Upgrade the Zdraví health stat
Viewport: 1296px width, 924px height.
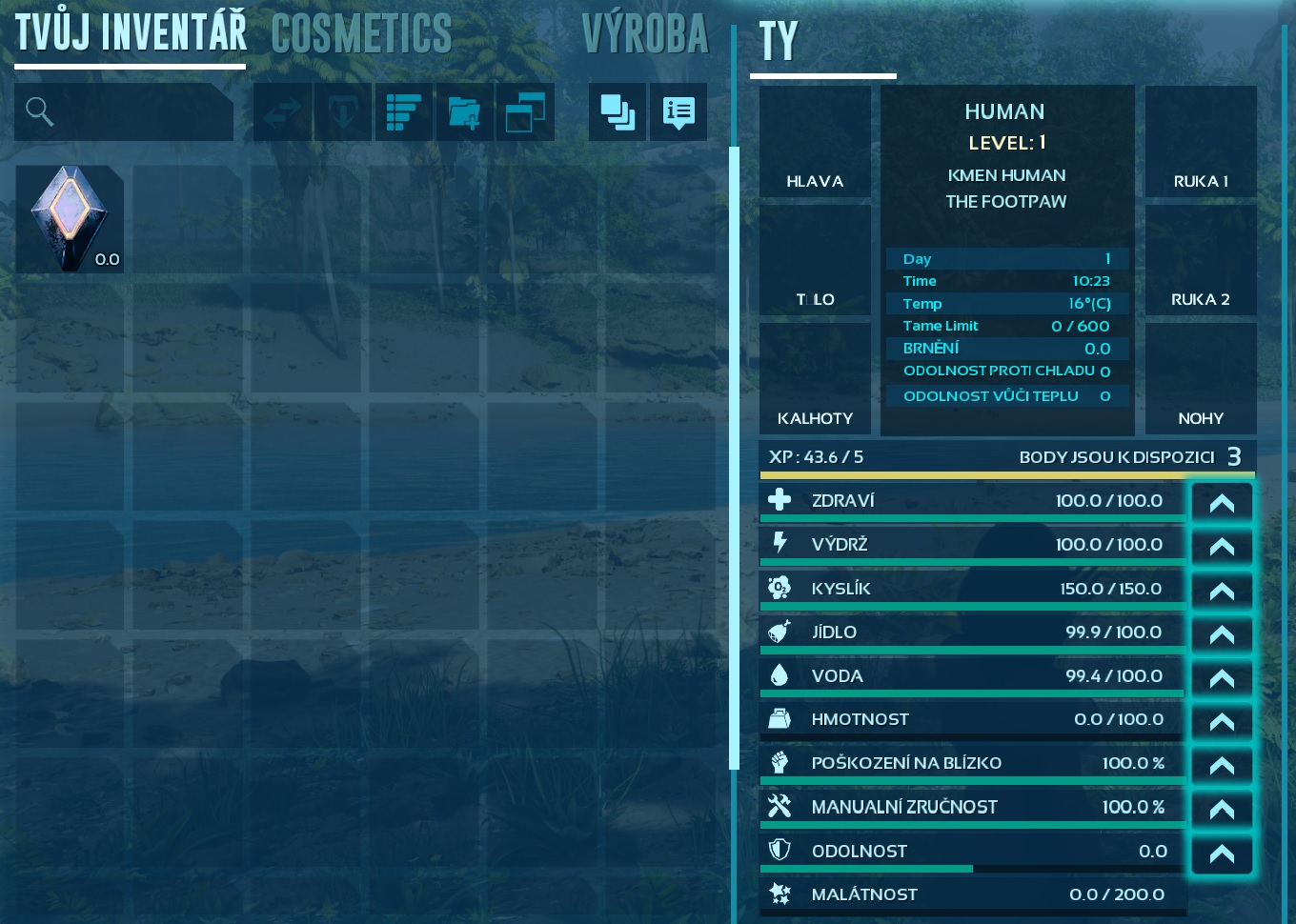click(1222, 502)
